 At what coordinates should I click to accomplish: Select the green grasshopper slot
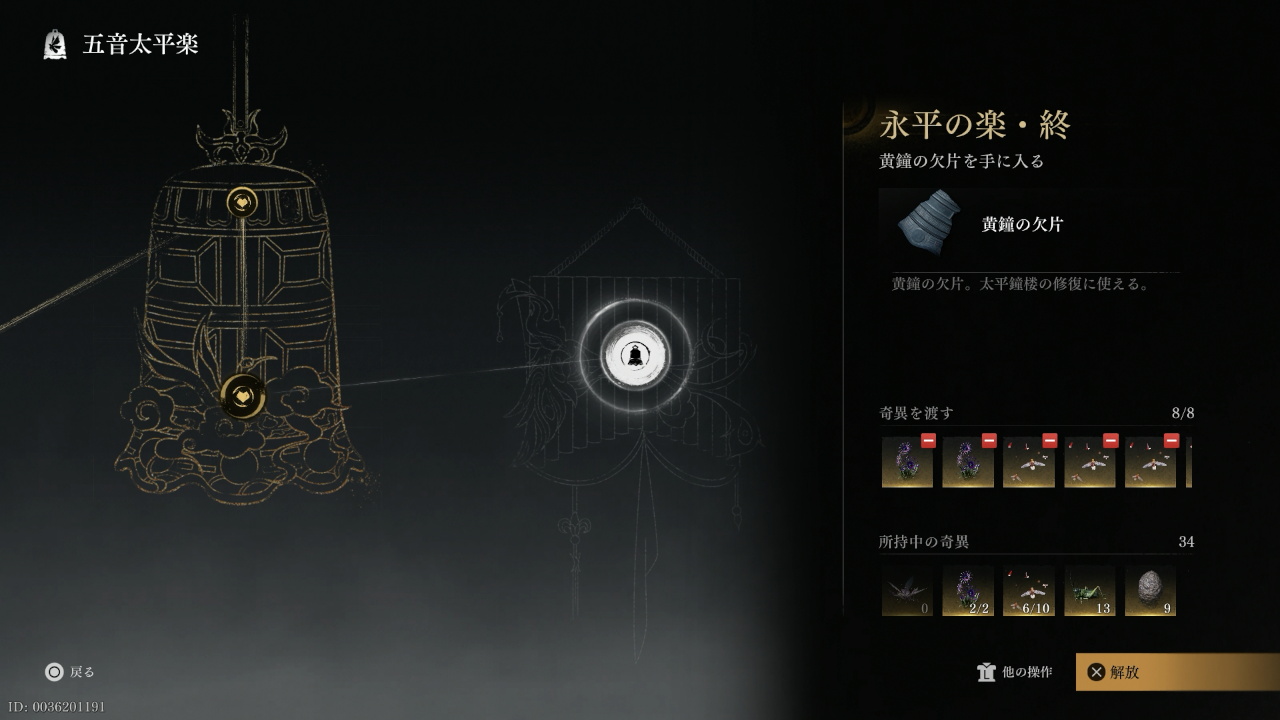(x=1090, y=591)
